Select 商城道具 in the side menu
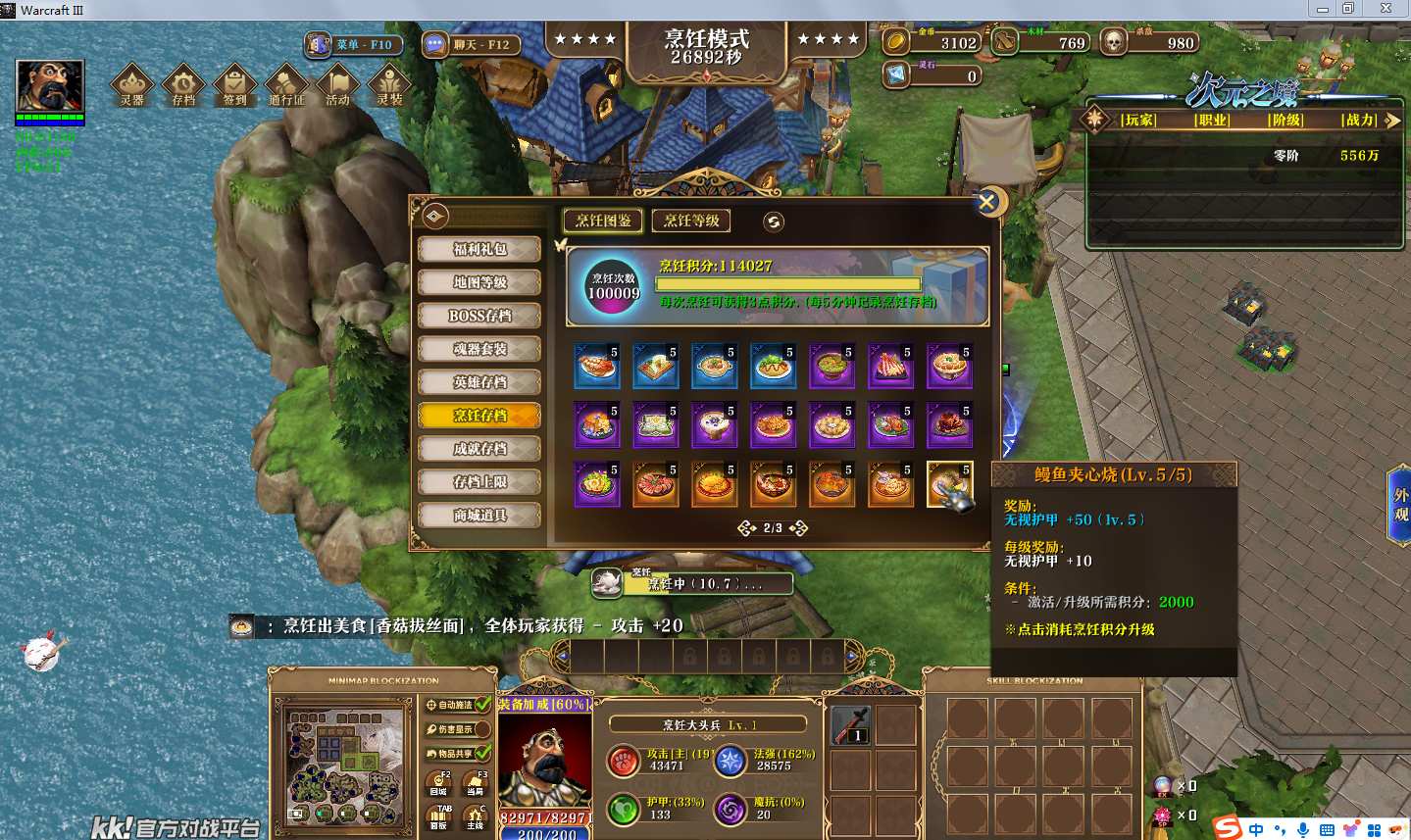 (479, 516)
